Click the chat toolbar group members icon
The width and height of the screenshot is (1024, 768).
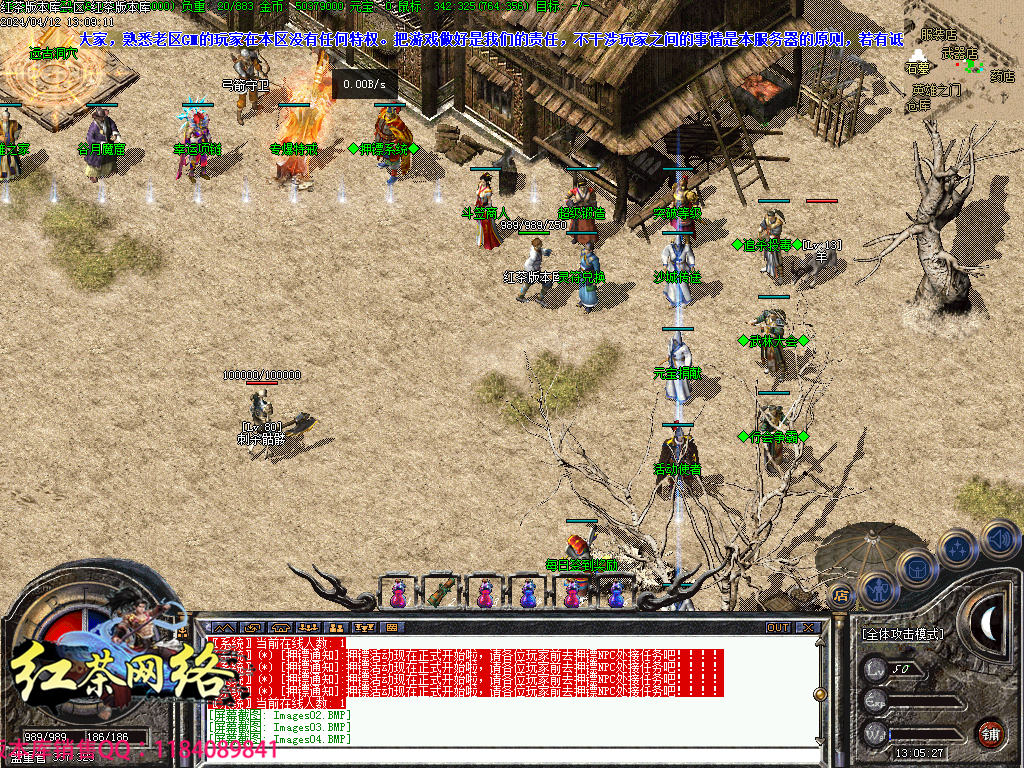(308, 628)
